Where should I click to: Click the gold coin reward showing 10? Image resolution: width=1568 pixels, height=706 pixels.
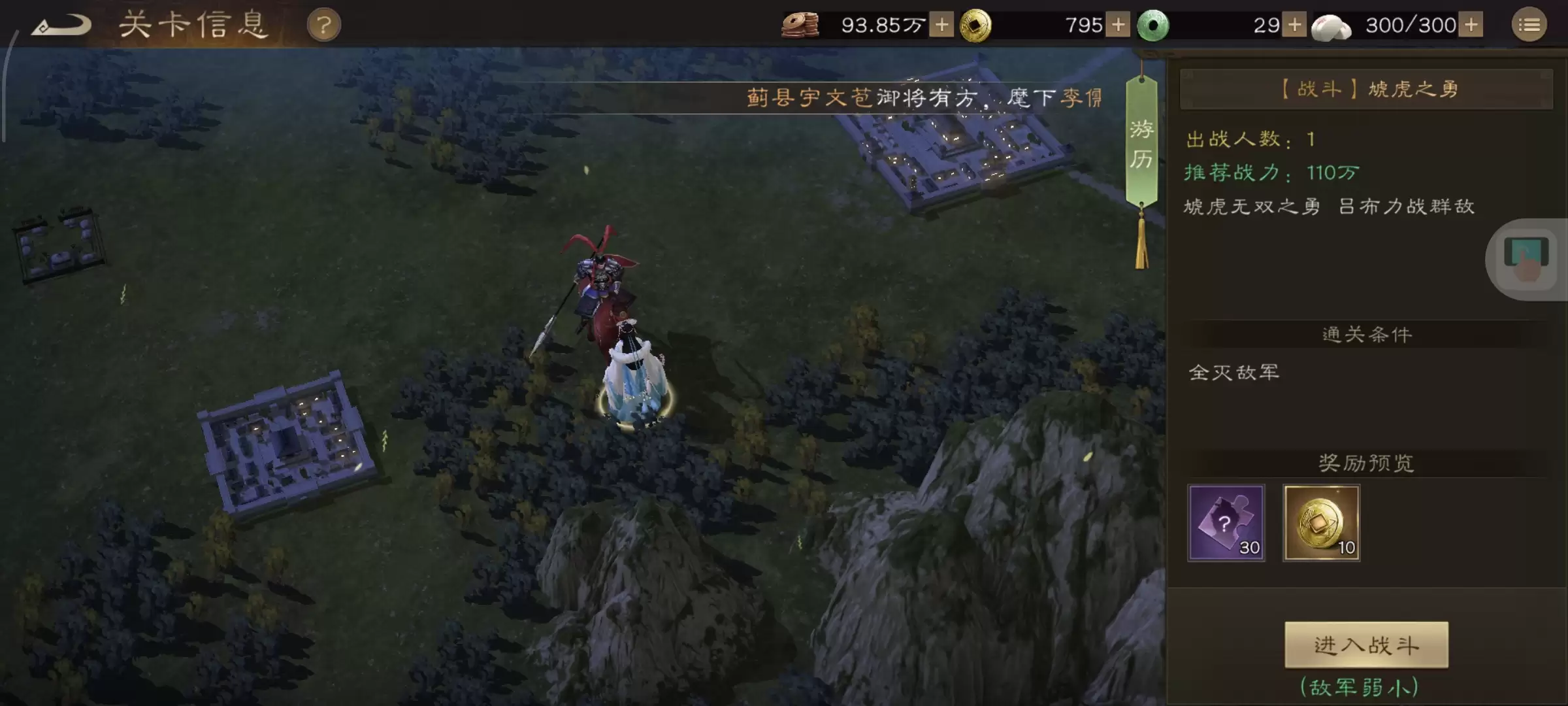1321,523
